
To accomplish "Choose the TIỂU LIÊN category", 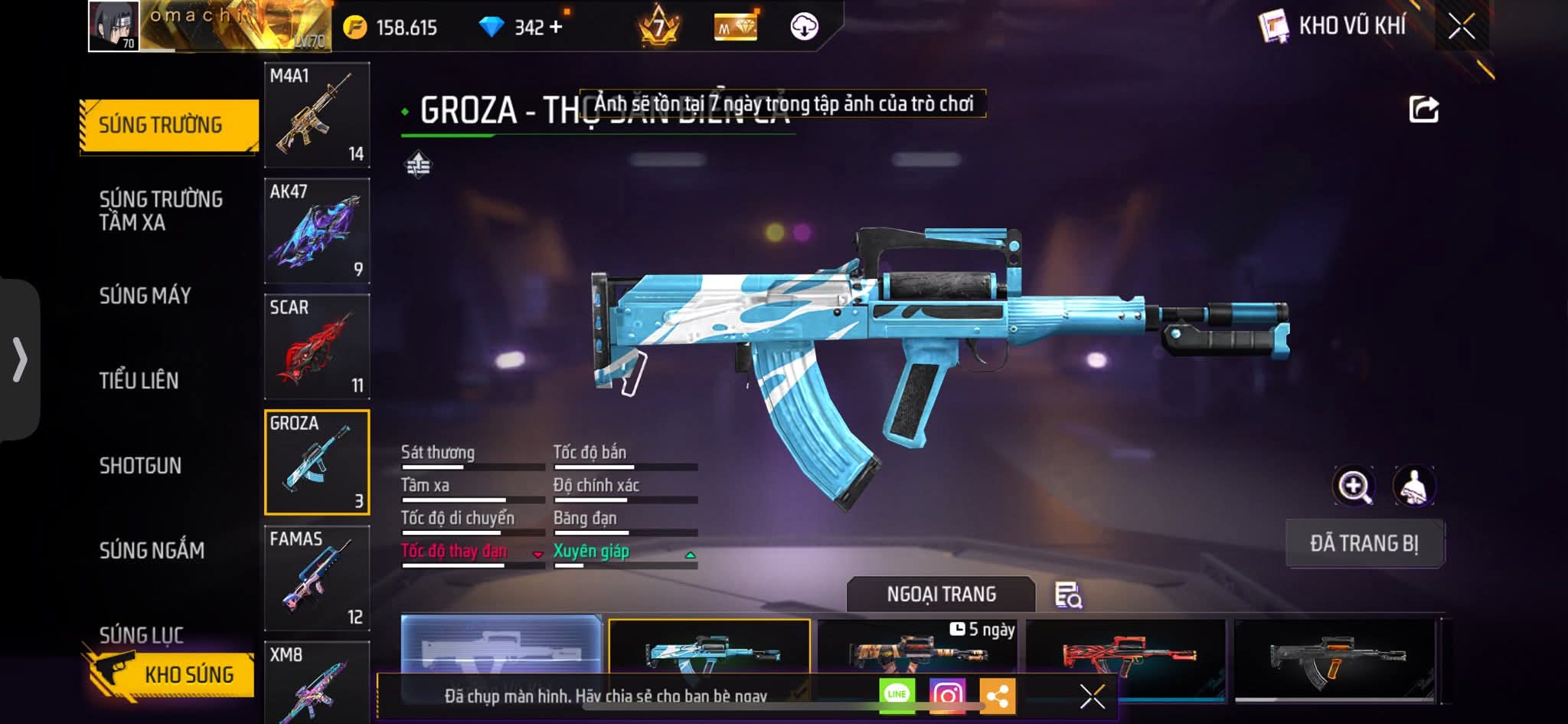I will [139, 381].
